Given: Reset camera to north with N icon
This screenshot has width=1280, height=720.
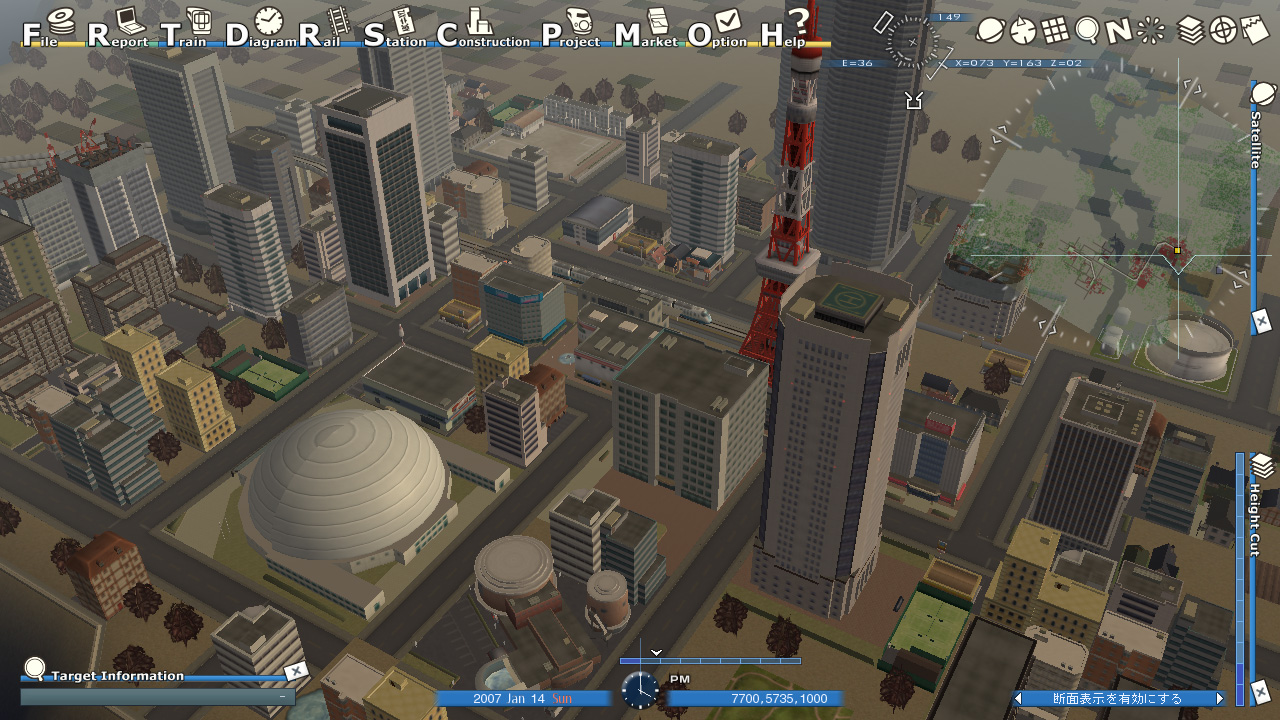Looking at the screenshot, I should coord(1118,30).
